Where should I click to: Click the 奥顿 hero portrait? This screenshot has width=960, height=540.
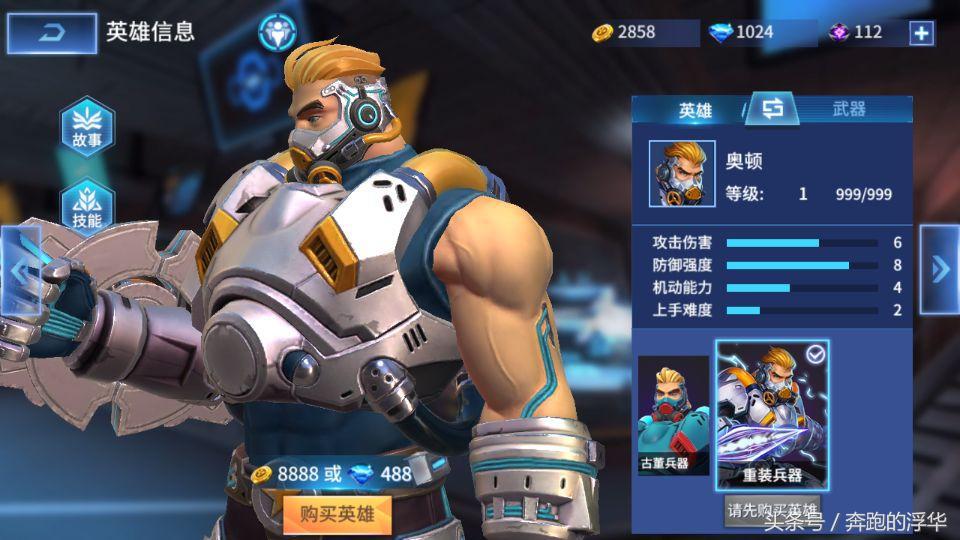pyautogui.click(x=682, y=173)
